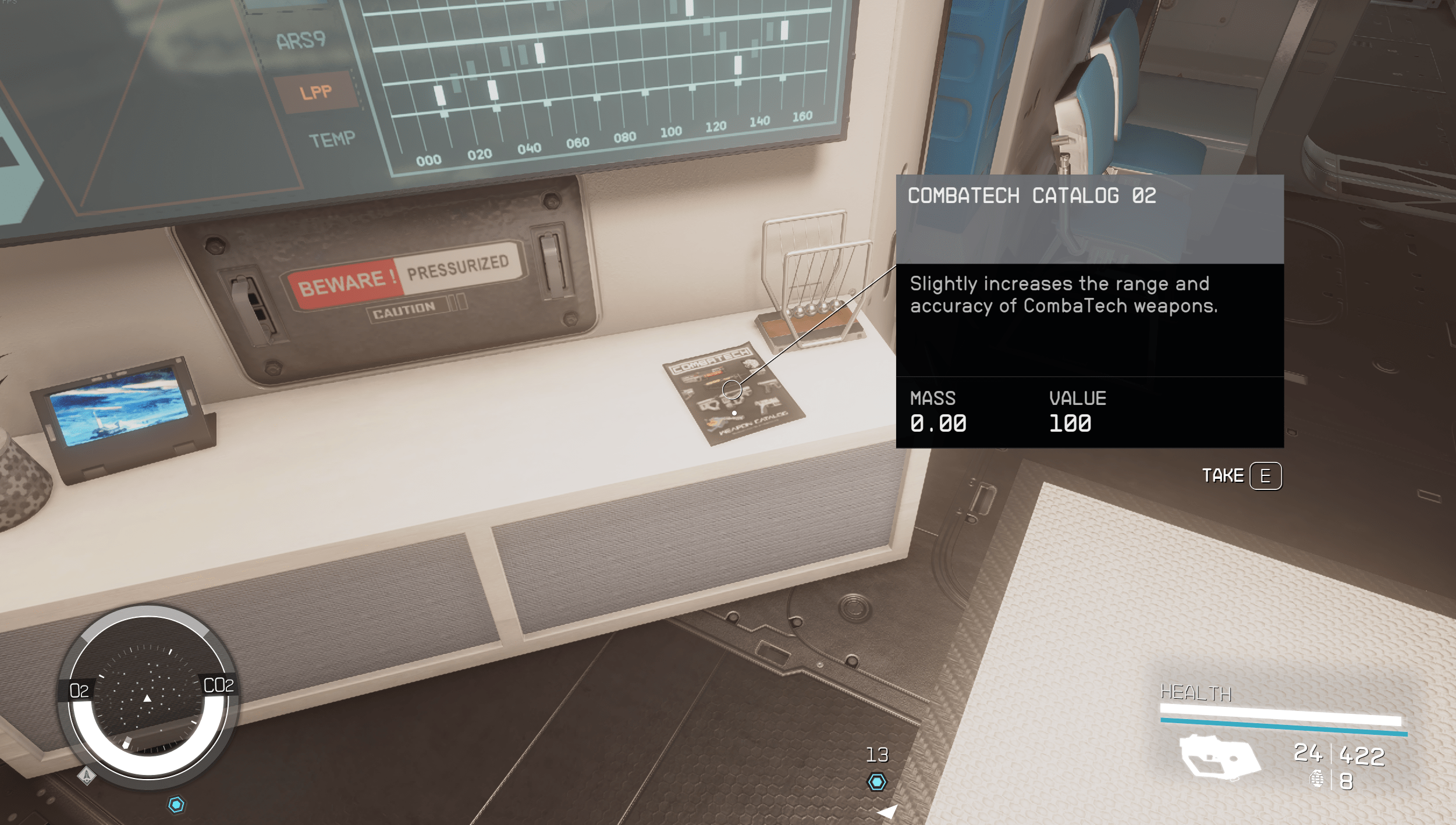
Task: Click the blue hexagon marker below the compass
Action: click(x=176, y=805)
